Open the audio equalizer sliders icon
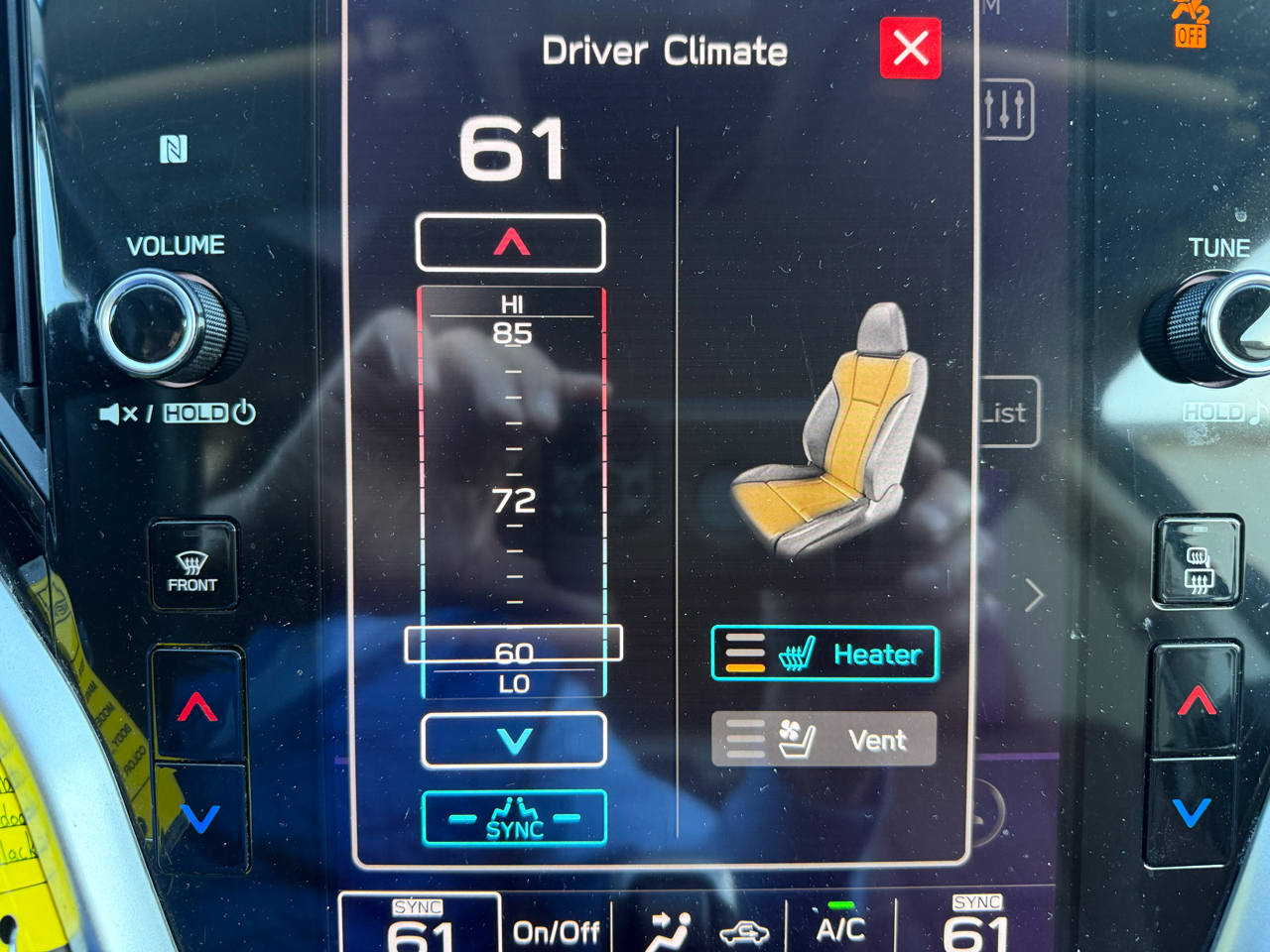Image resolution: width=1270 pixels, height=952 pixels. [1006, 109]
